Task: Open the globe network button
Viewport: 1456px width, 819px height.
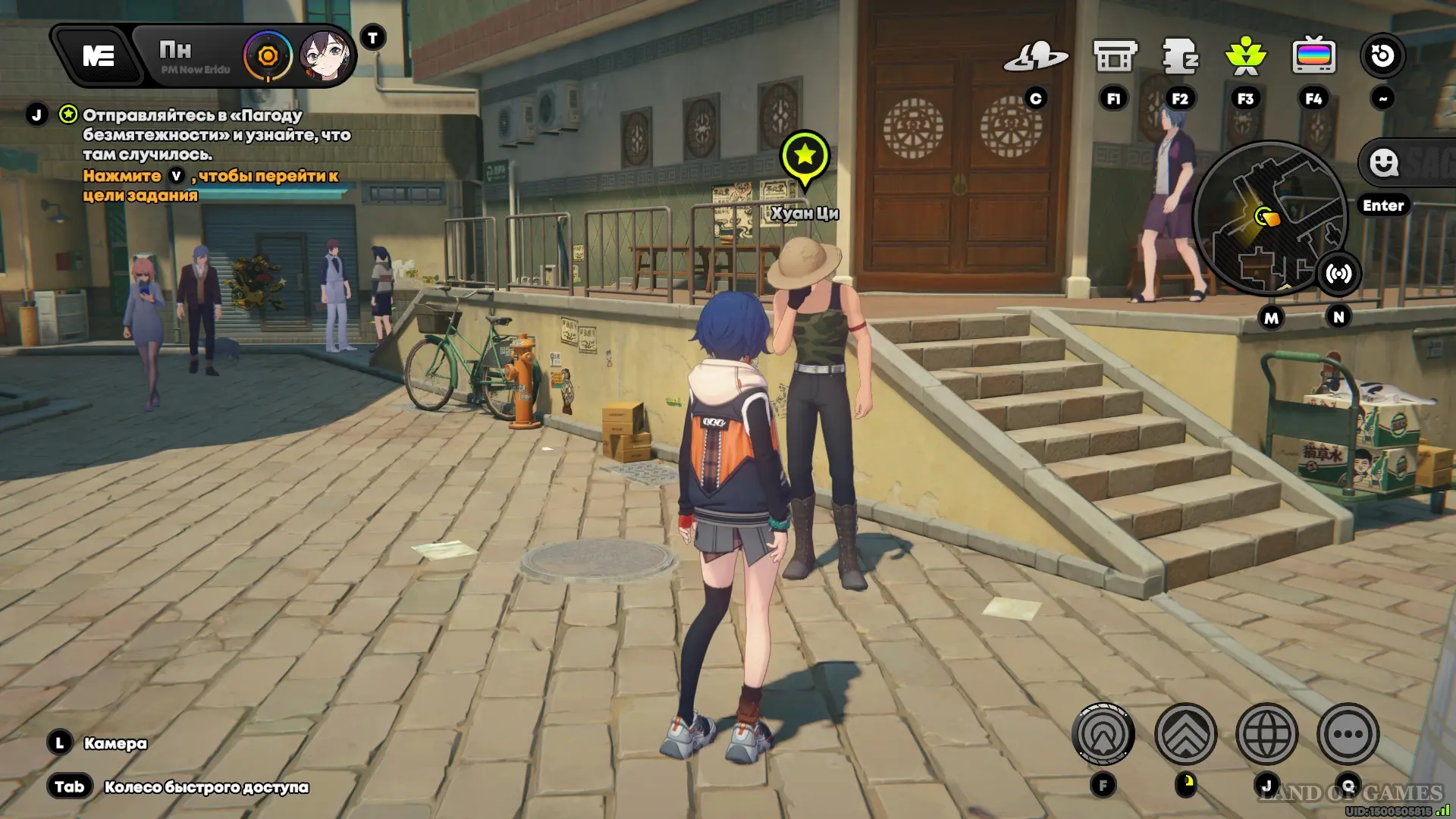Action: pyautogui.click(x=1266, y=734)
